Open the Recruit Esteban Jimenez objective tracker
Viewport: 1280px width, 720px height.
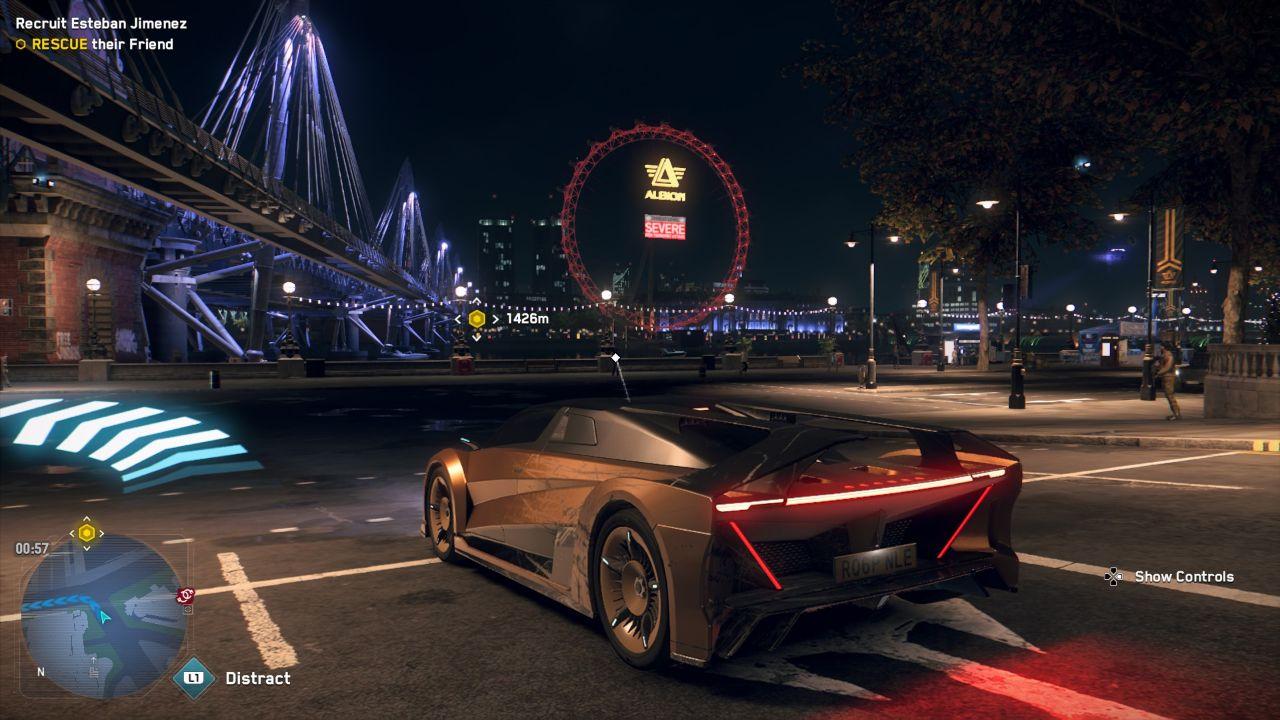tap(101, 23)
